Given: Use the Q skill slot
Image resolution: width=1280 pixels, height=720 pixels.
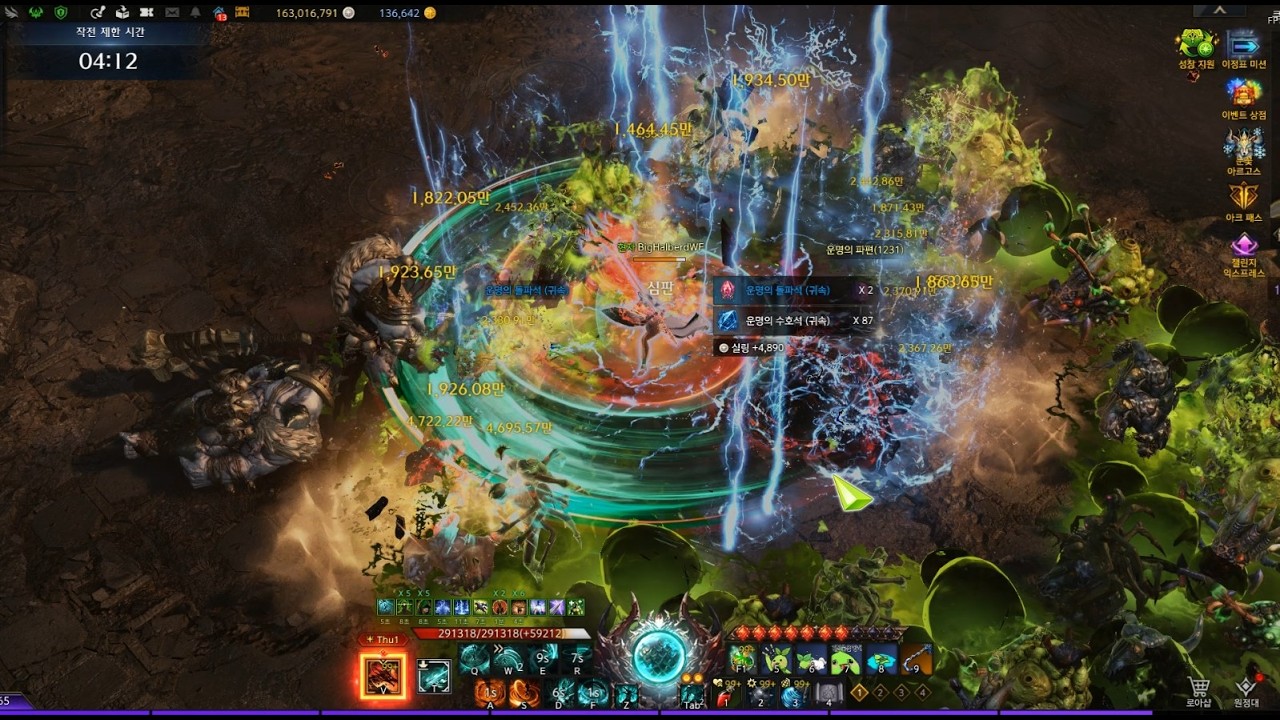Looking at the screenshot, I should (475, 659).
